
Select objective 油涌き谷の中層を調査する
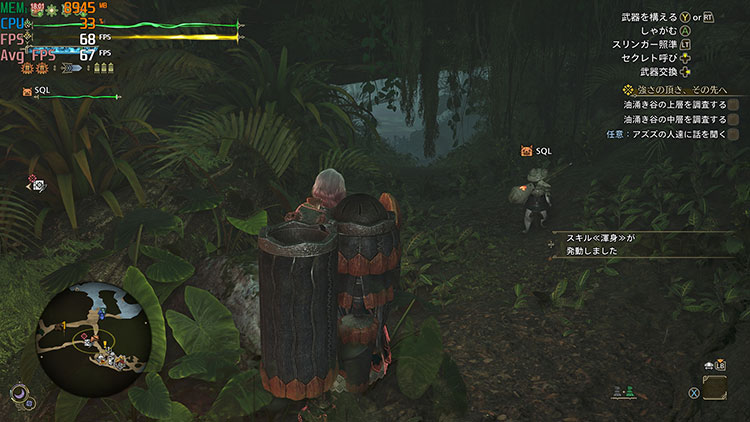pos(674,119)
